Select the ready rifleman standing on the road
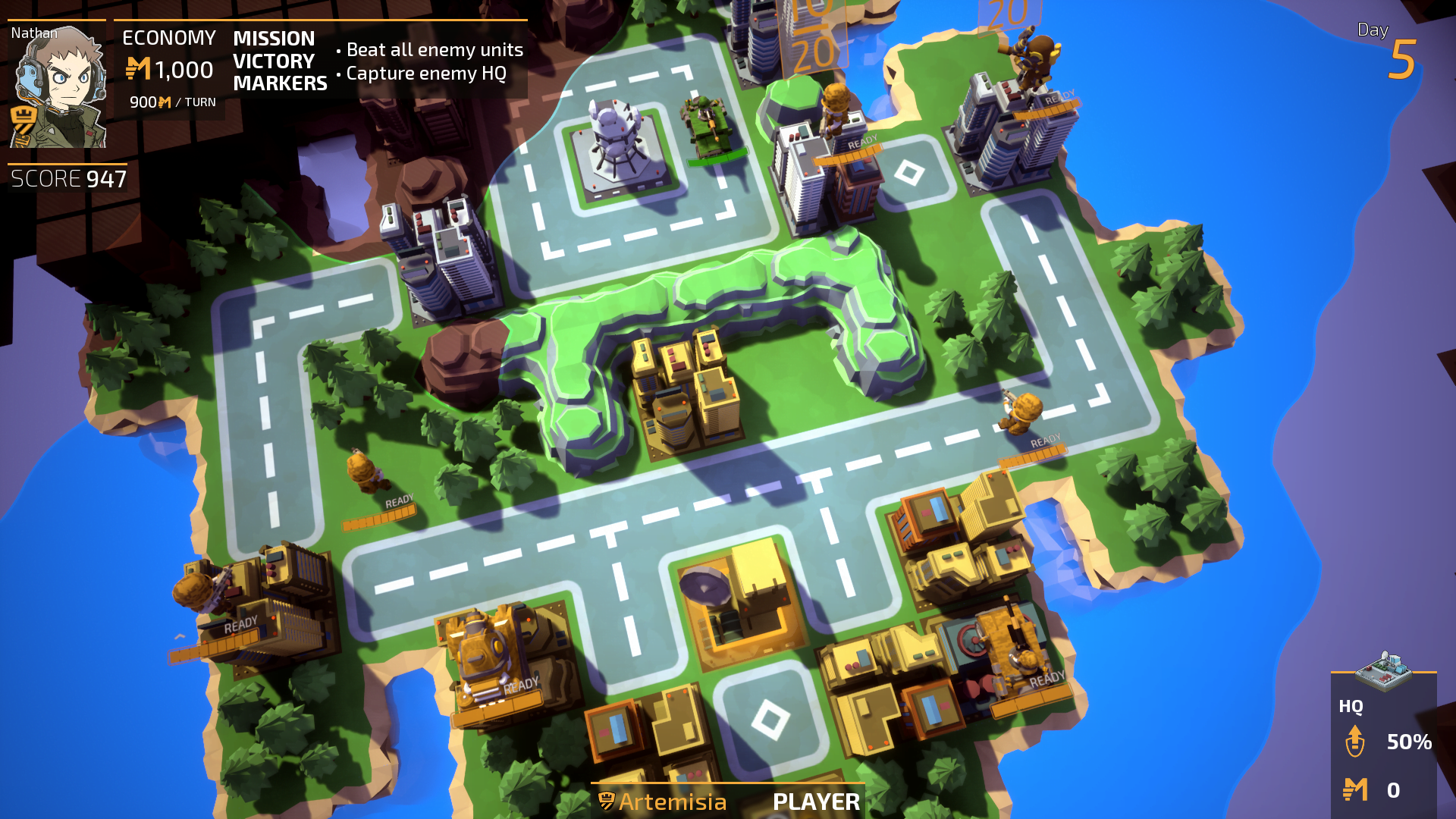1456x819 pixels. click(x=1021, y=413)
